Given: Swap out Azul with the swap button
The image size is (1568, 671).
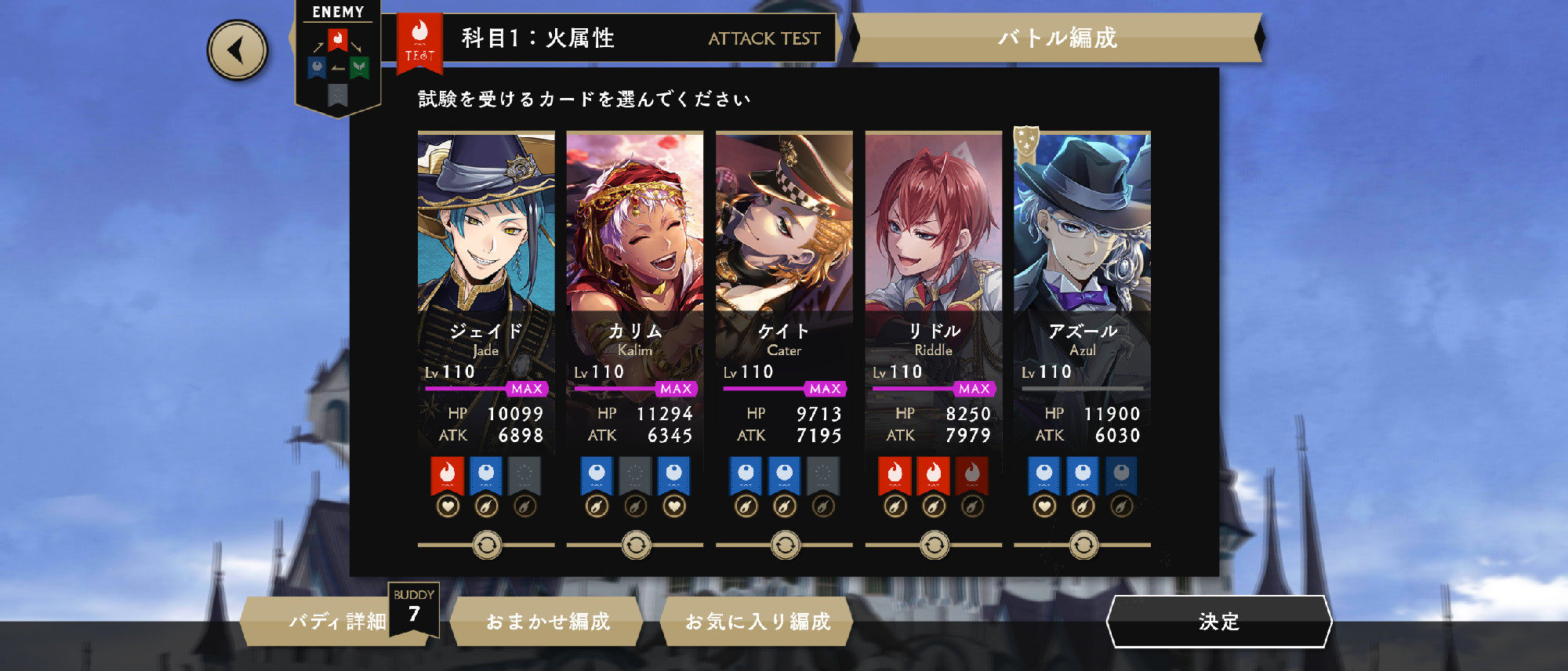Looking at the screenshot, I should [1083, 545].
